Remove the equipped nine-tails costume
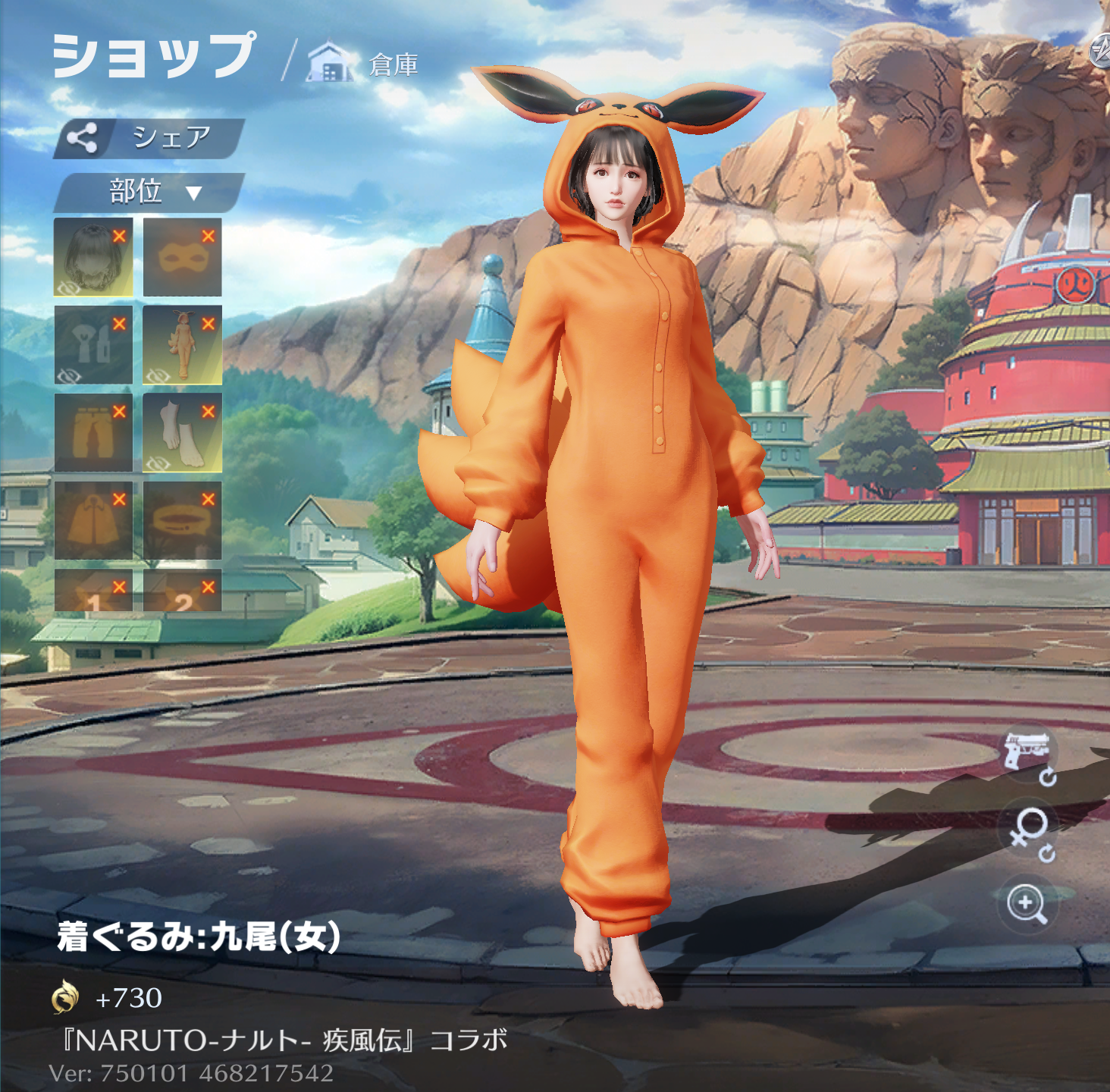Image resolution: width=1110 pixels, height=1092 pixels. pos(209,324)
